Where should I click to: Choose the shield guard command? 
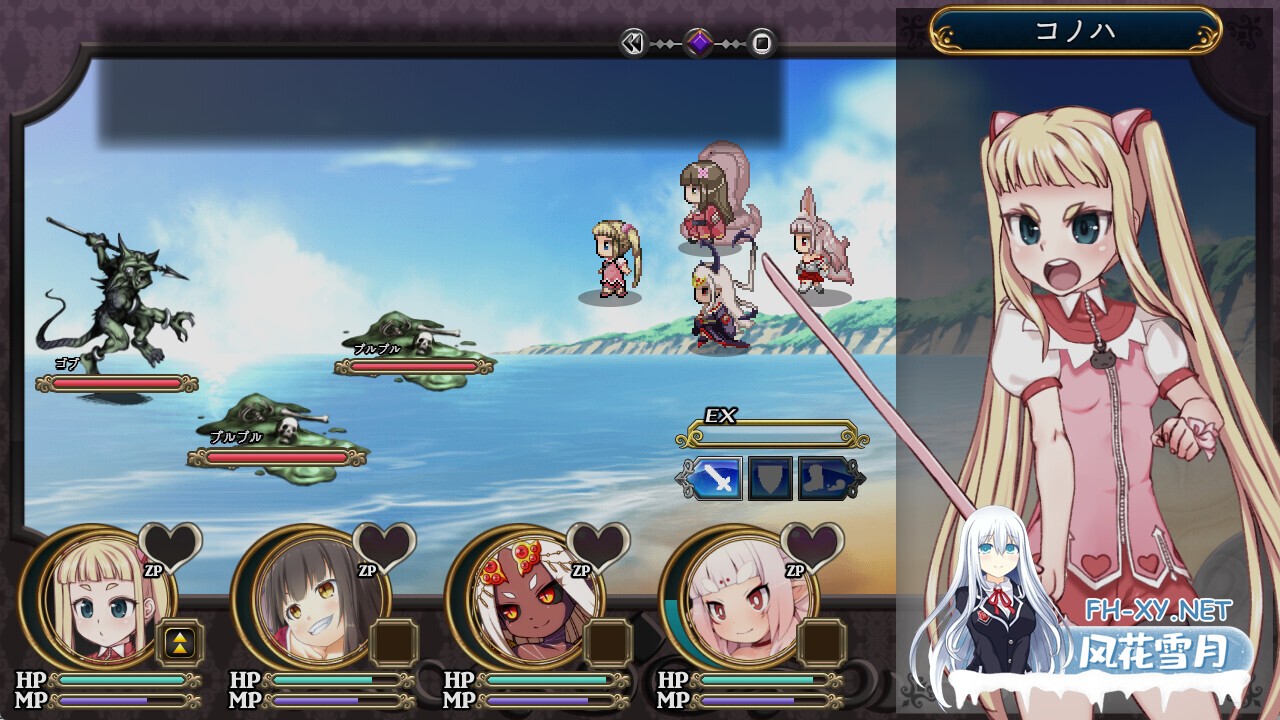770,478
